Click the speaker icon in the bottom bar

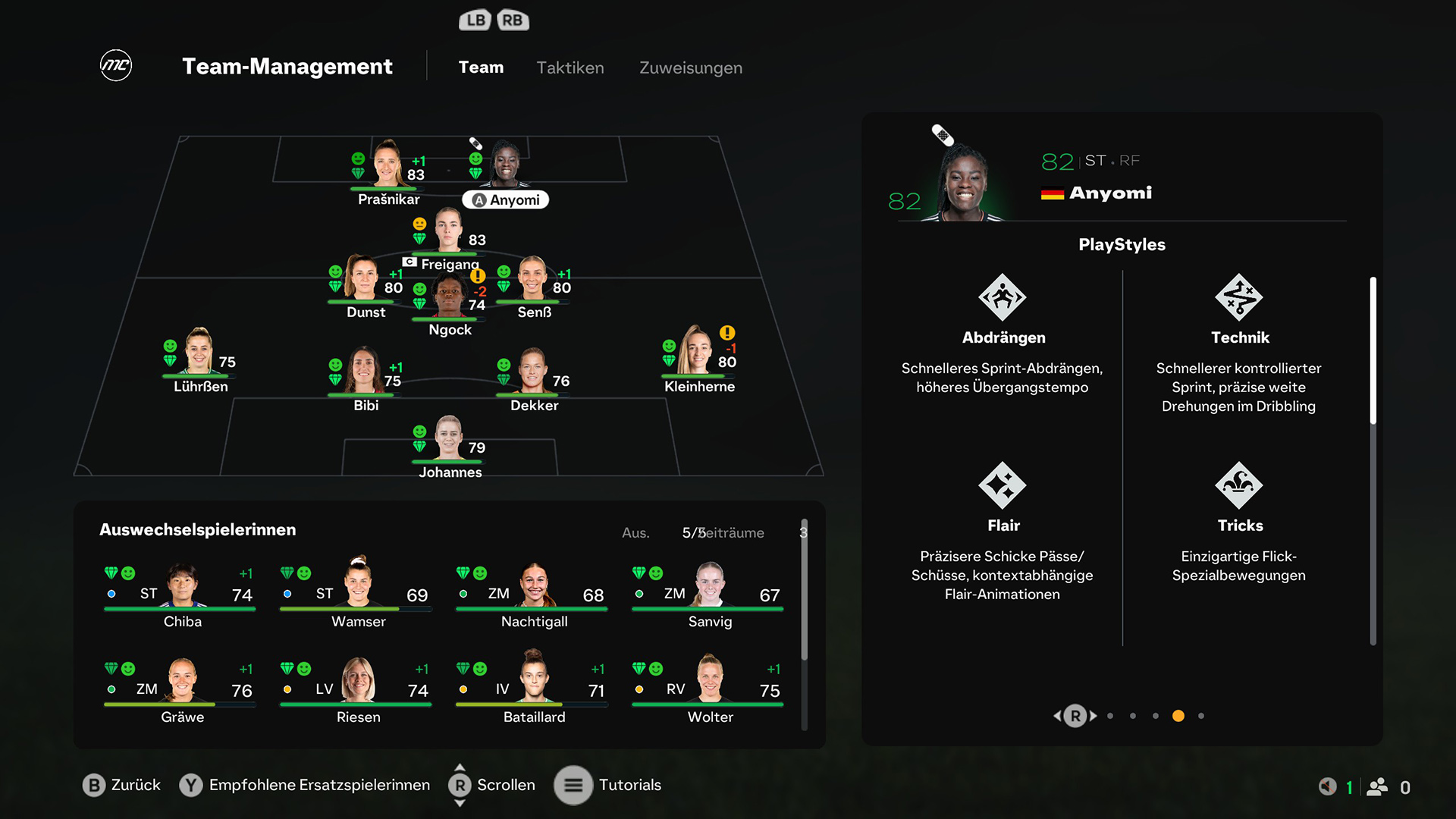coord(1326,786)
